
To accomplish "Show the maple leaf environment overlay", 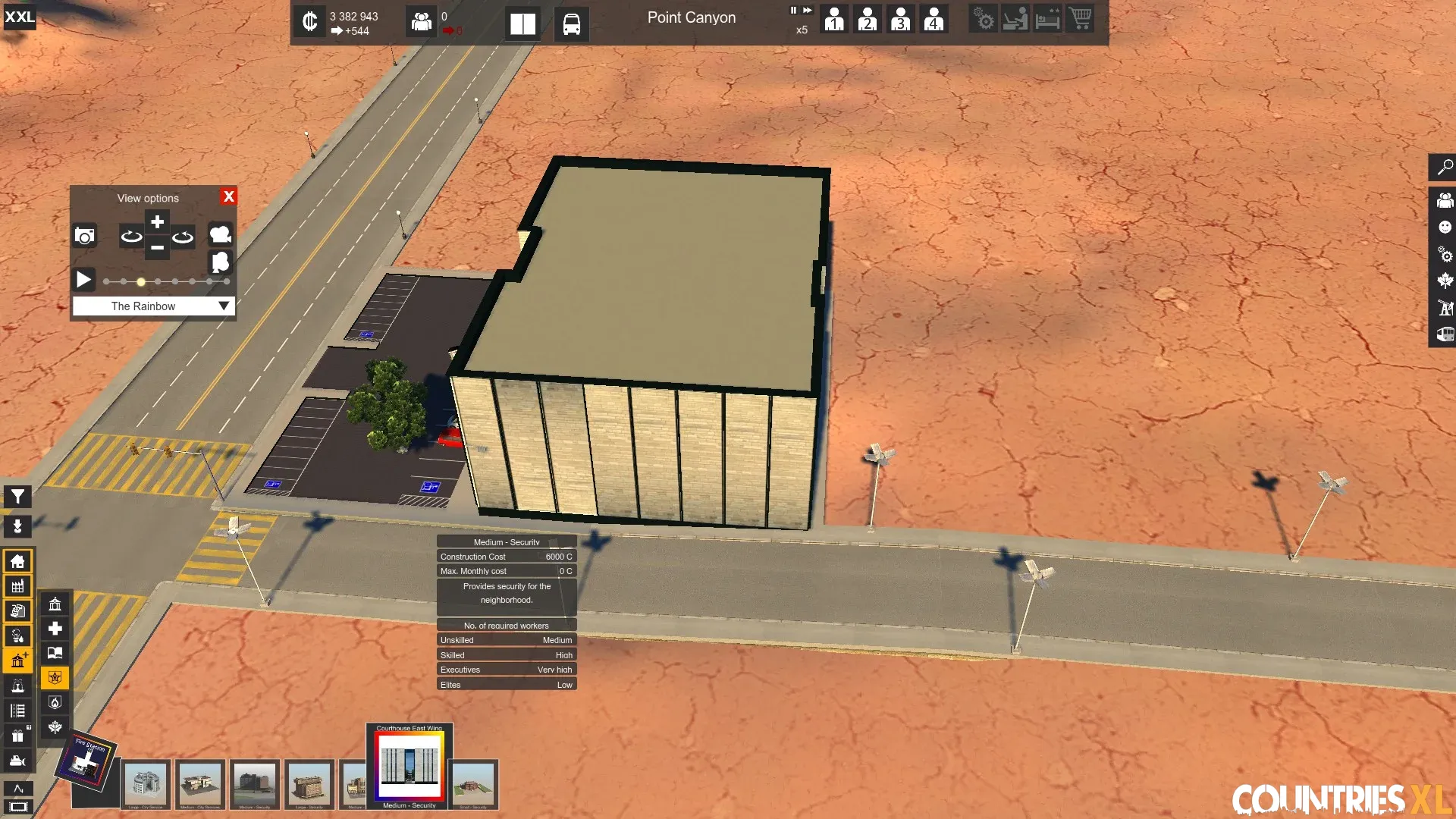I will click(1445, 281).
